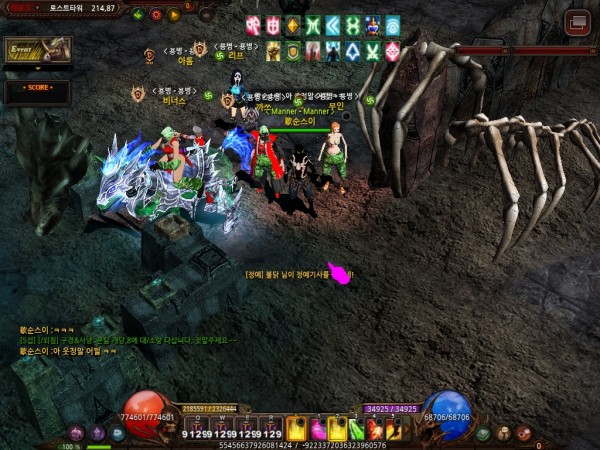Screen dimensions: 600x450
Task: Use the first yellow card hotbar slot
Action: 297,428
